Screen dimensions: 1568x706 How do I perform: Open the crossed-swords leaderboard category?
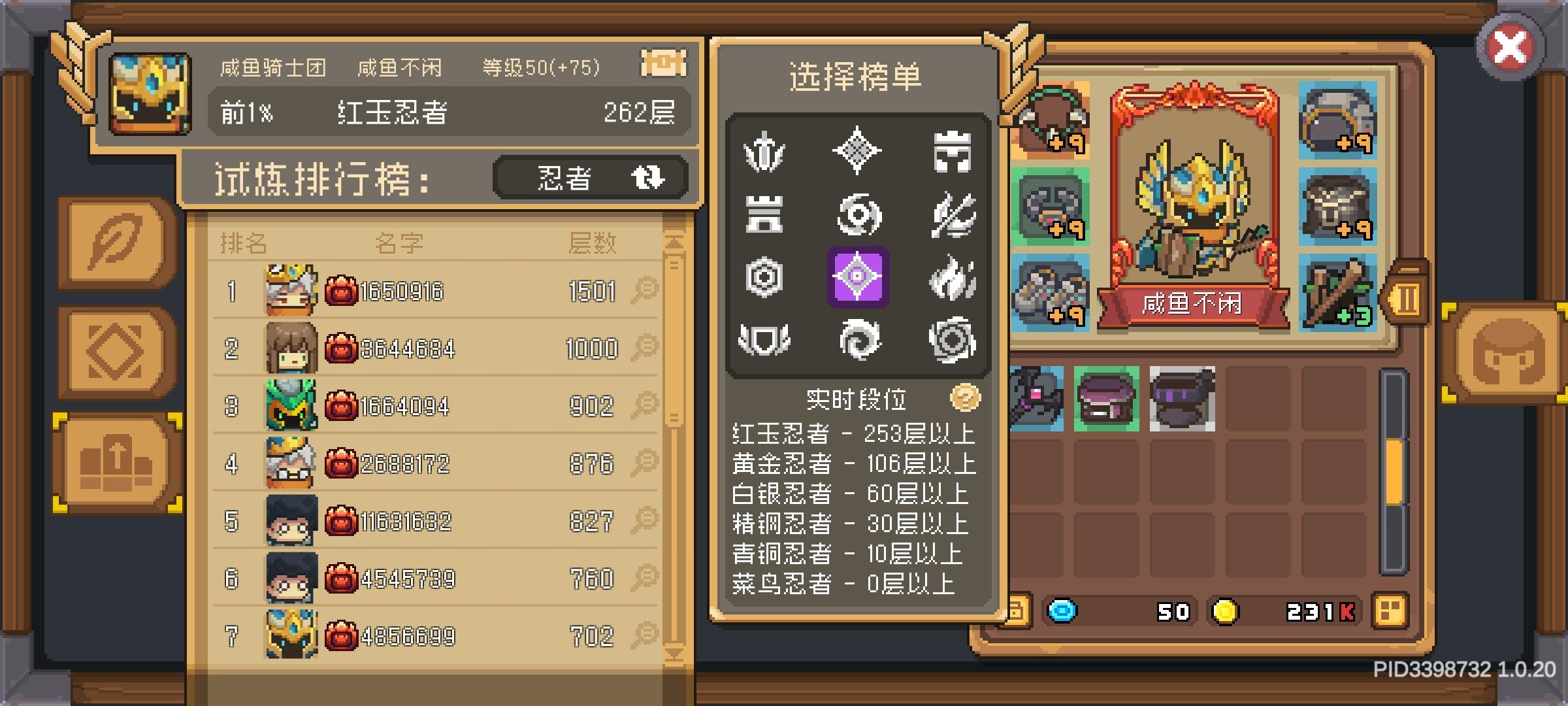tap(952, 216)
